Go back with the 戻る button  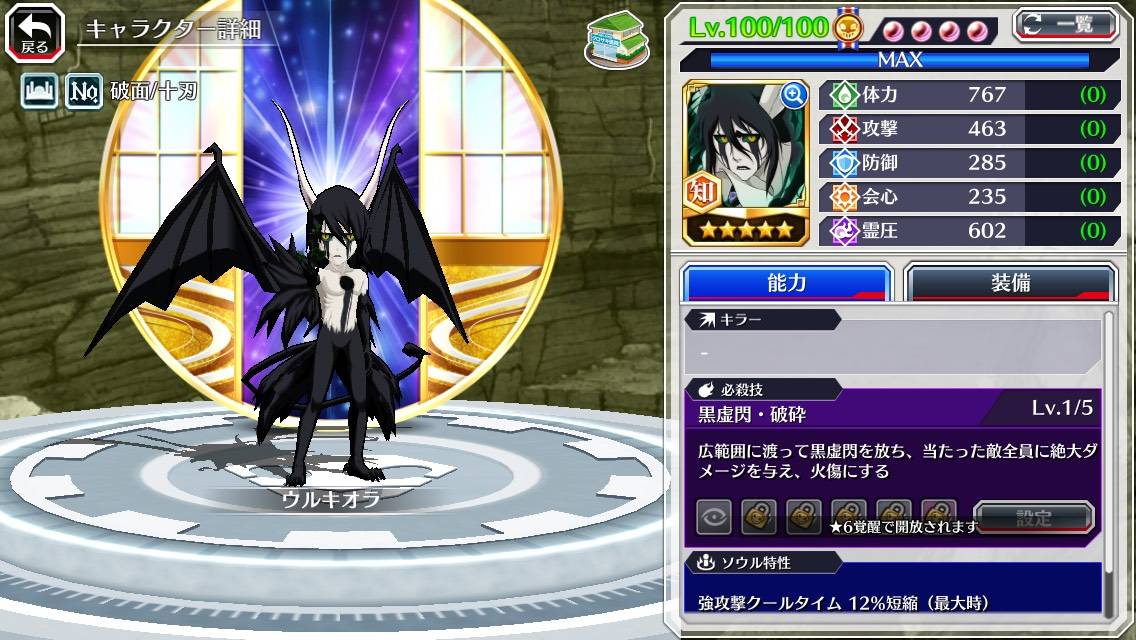[x=35, y=33]
